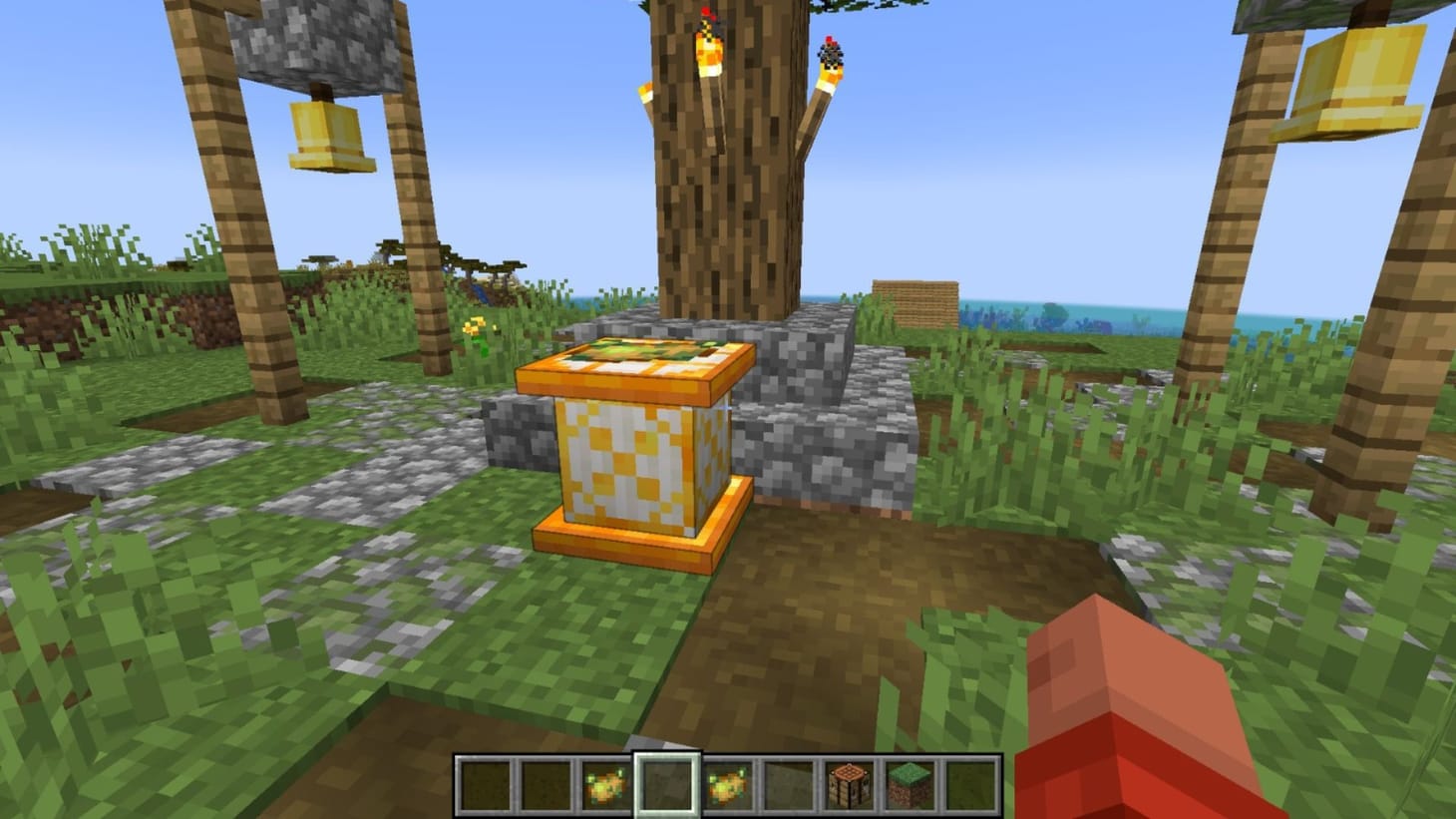
Task: Select the glow berries in hotbar slot 3
Action: click(607, 784)
